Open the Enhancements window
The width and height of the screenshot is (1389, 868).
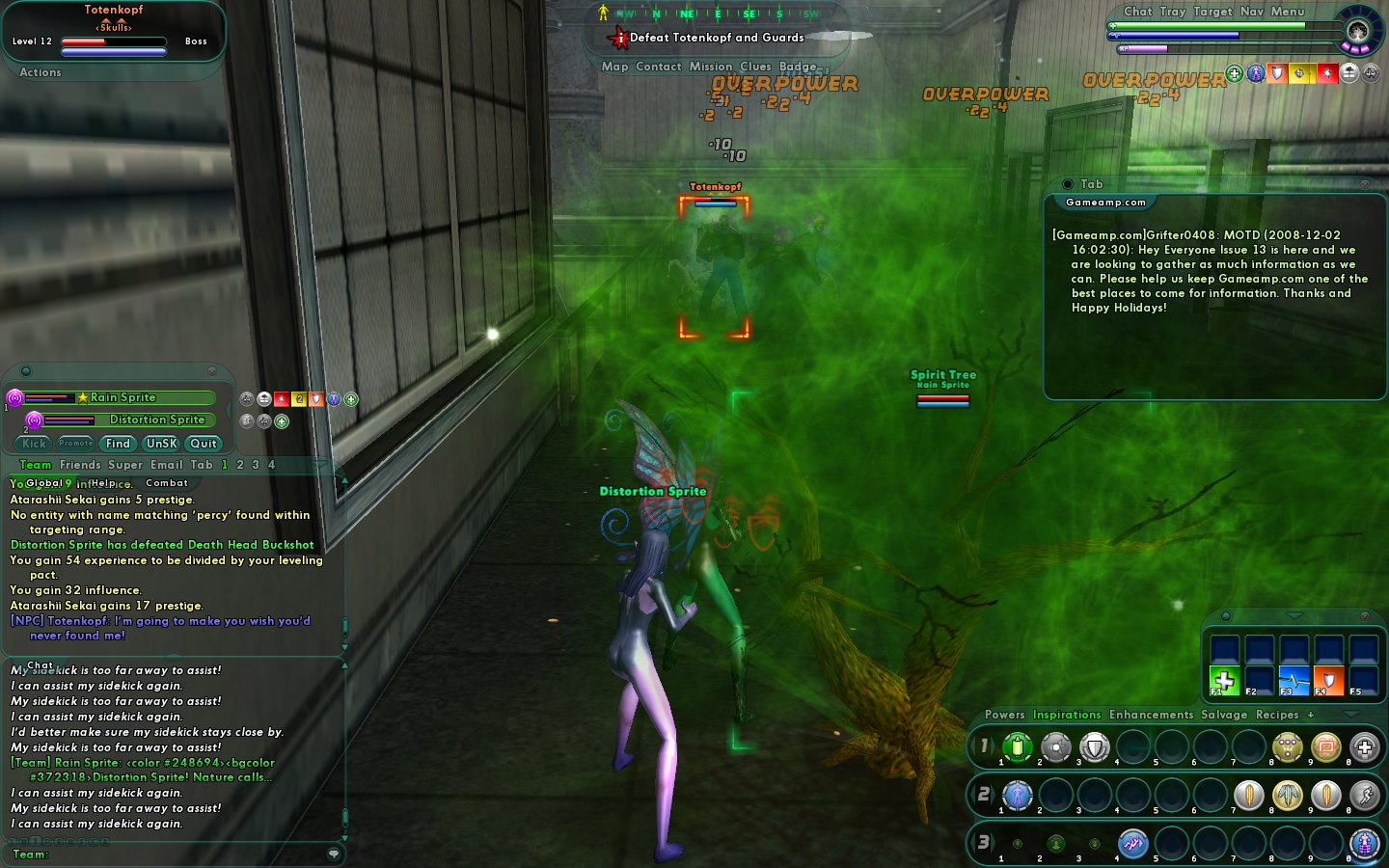point(1151,715)
